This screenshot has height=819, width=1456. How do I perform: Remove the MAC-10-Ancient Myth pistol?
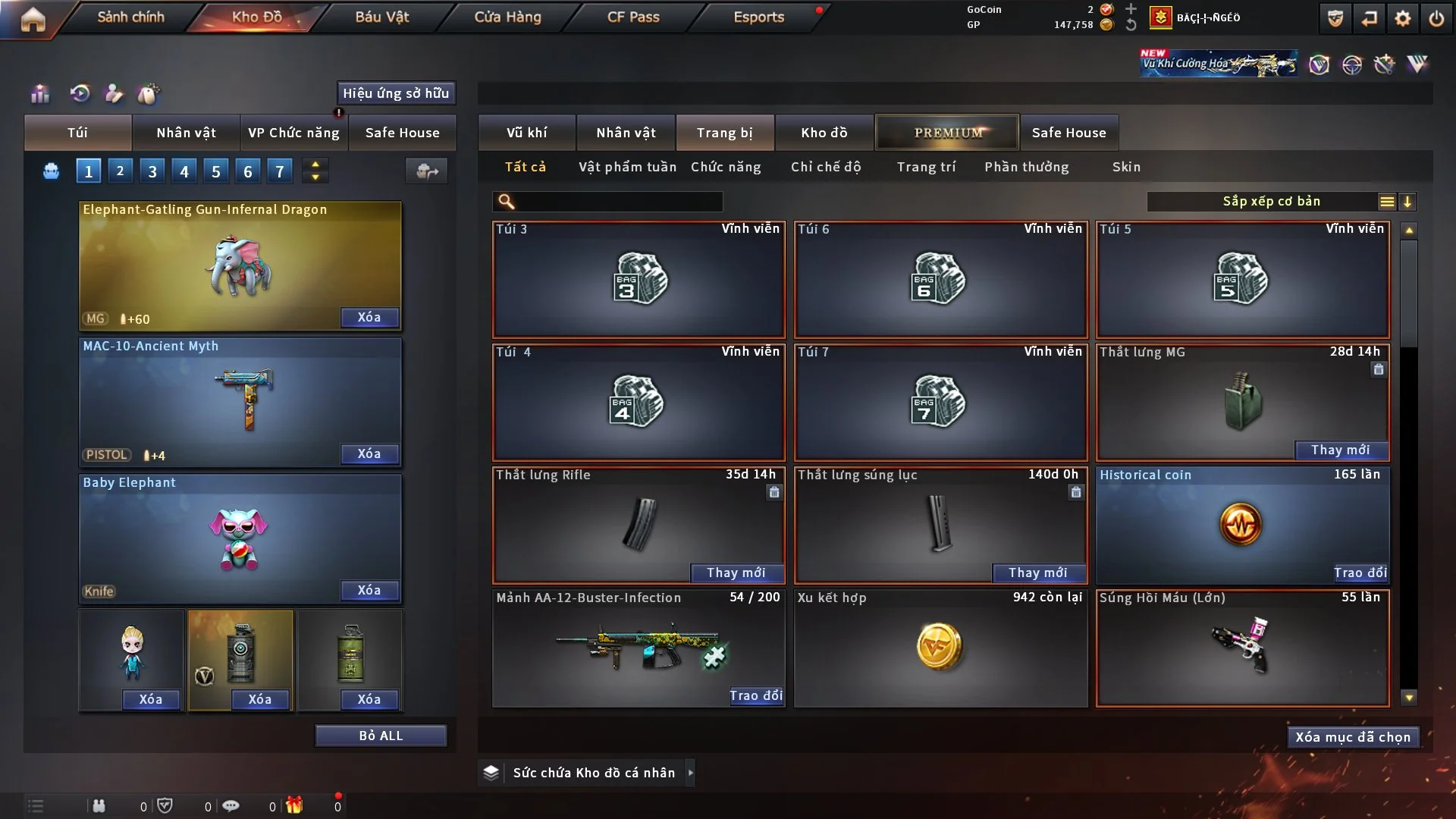369,453
